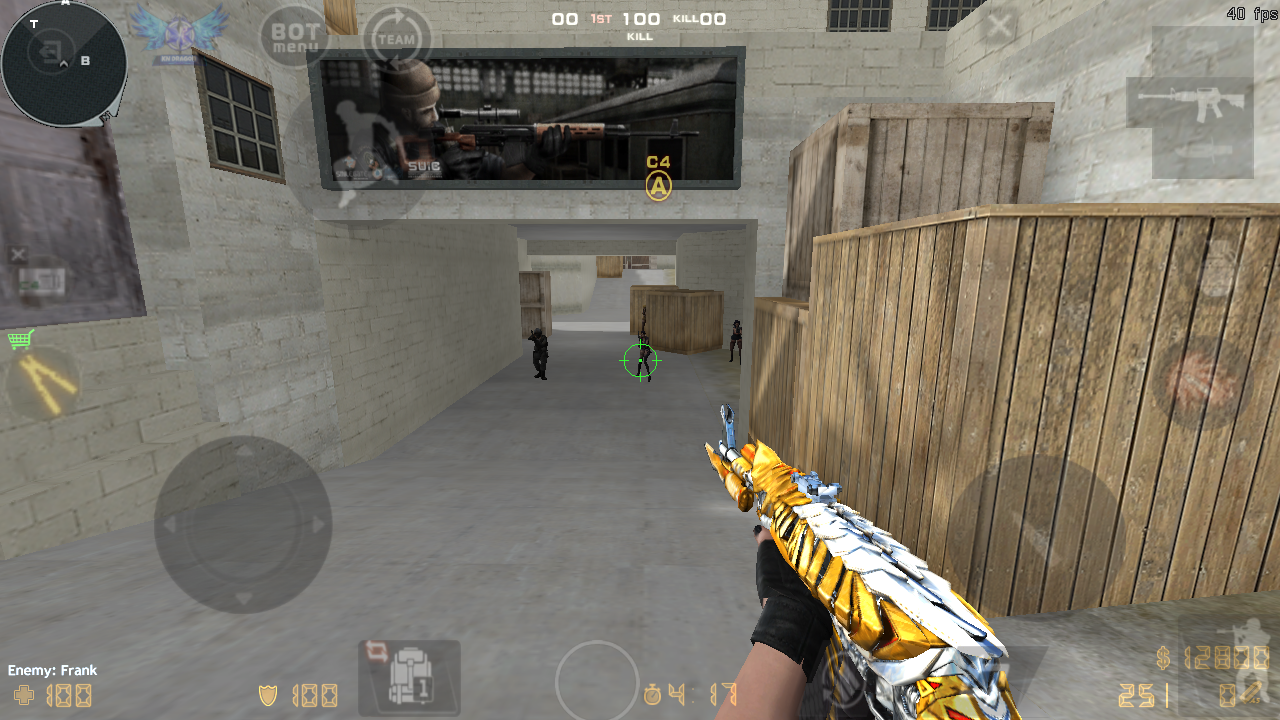The image size is (1280, 720).
Task: Tap the movement joystick pad
Action: click(x=243, y=524)
